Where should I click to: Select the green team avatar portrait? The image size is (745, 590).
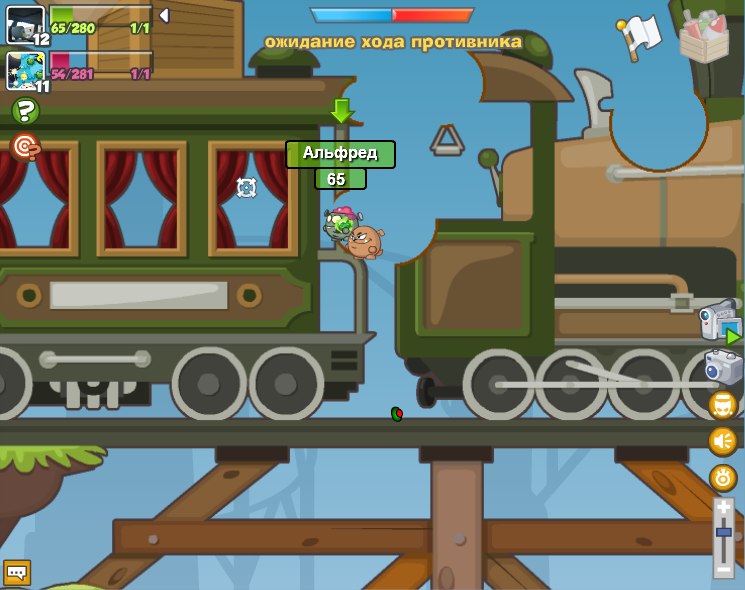click(x=25, y=25)
